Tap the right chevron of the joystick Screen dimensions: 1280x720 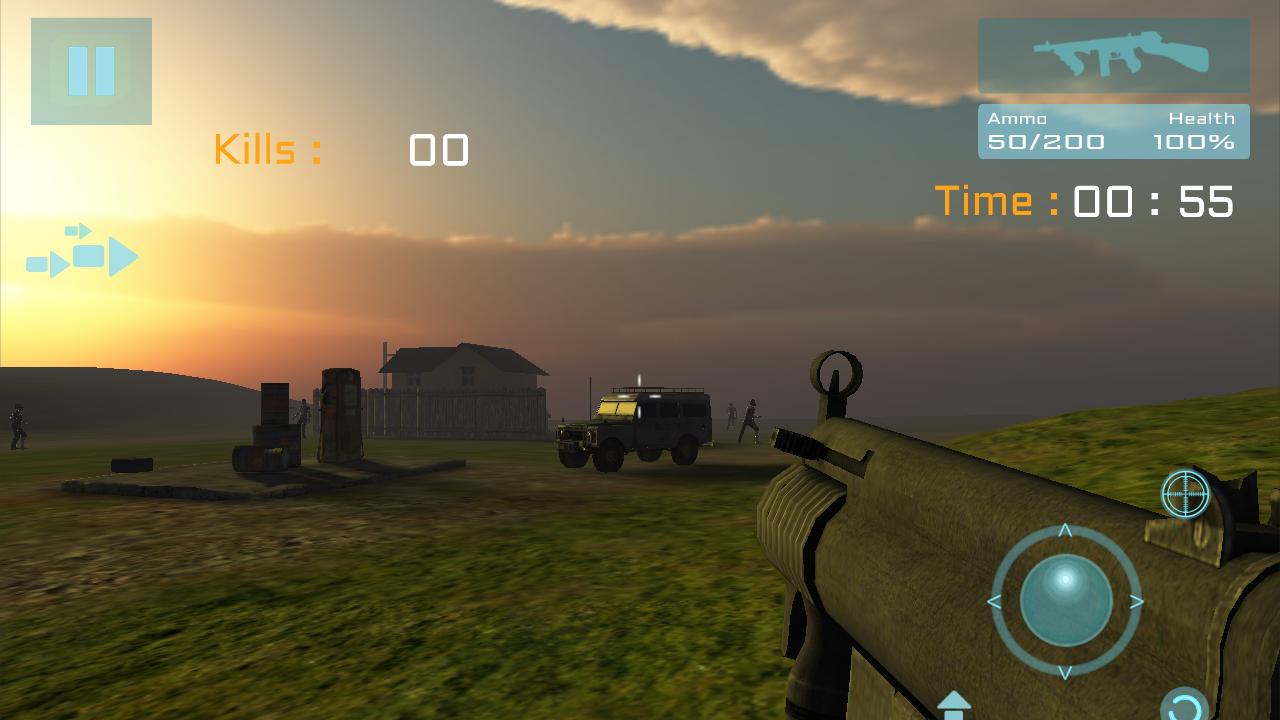(1137, 600)
